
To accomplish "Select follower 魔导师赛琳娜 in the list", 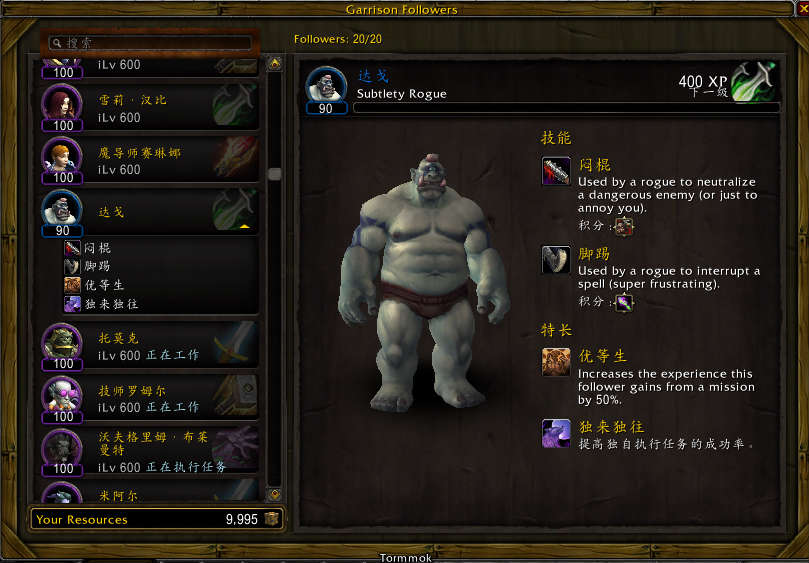I will coord(150,160).
